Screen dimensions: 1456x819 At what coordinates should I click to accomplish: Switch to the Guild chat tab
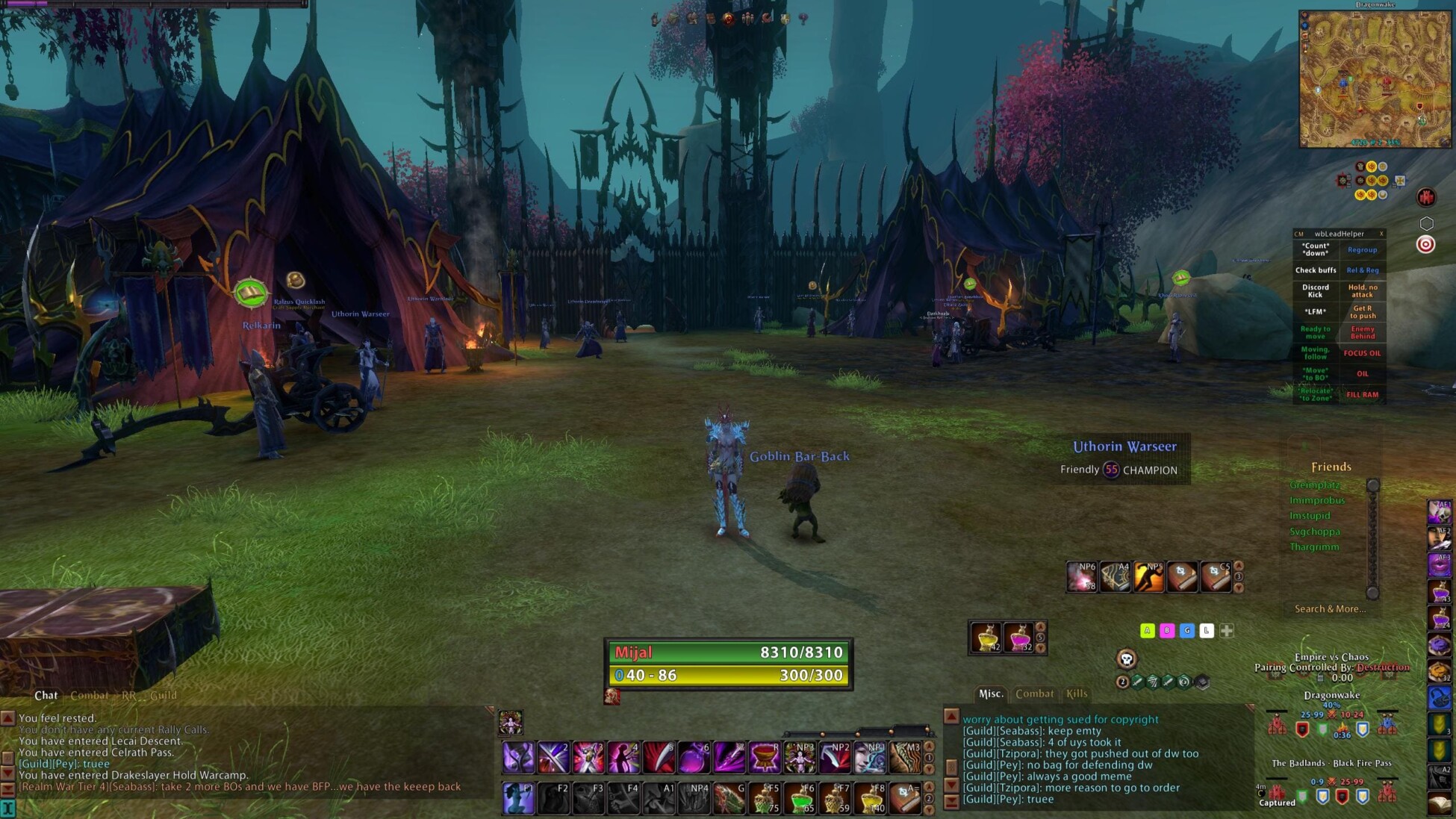point(164,695)
